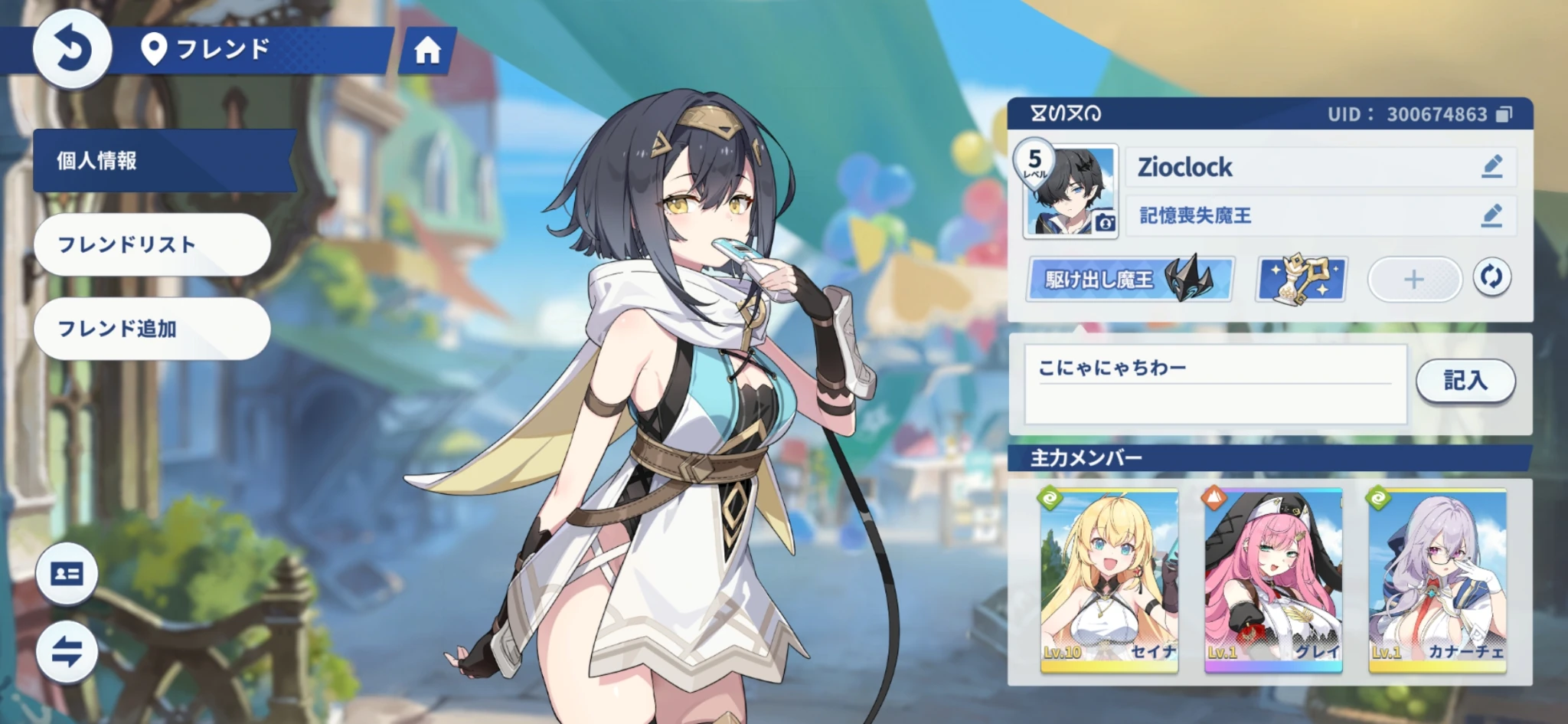Open the ID card icon button
This screenshot has width=1568, height=724.
click(67, 574)
